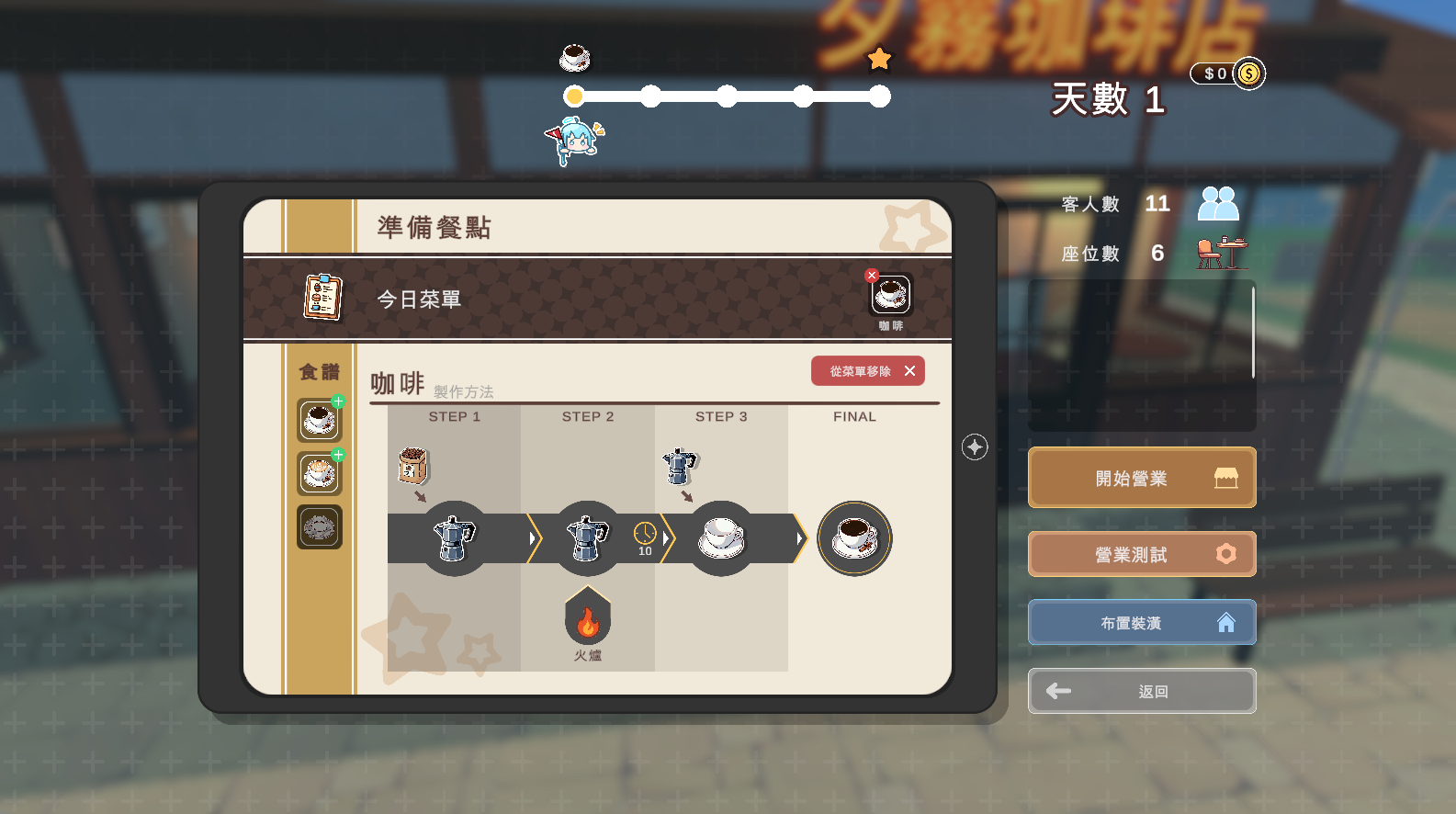The height and width of the screenshot is (814, 1456).
Task: Click the compass star button beside tablet
Action: point(975,447)
